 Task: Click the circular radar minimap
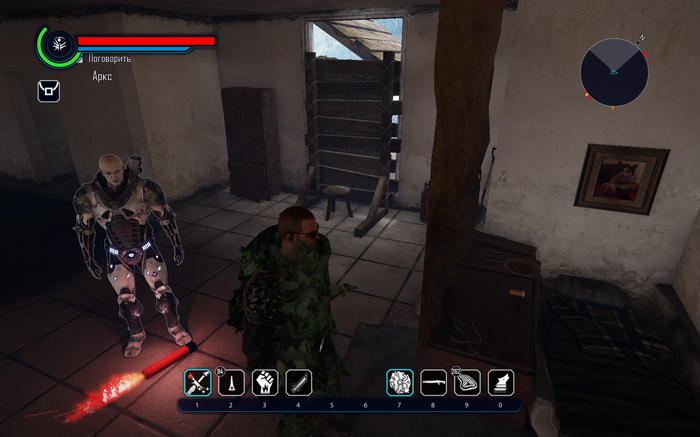[614, 72]
